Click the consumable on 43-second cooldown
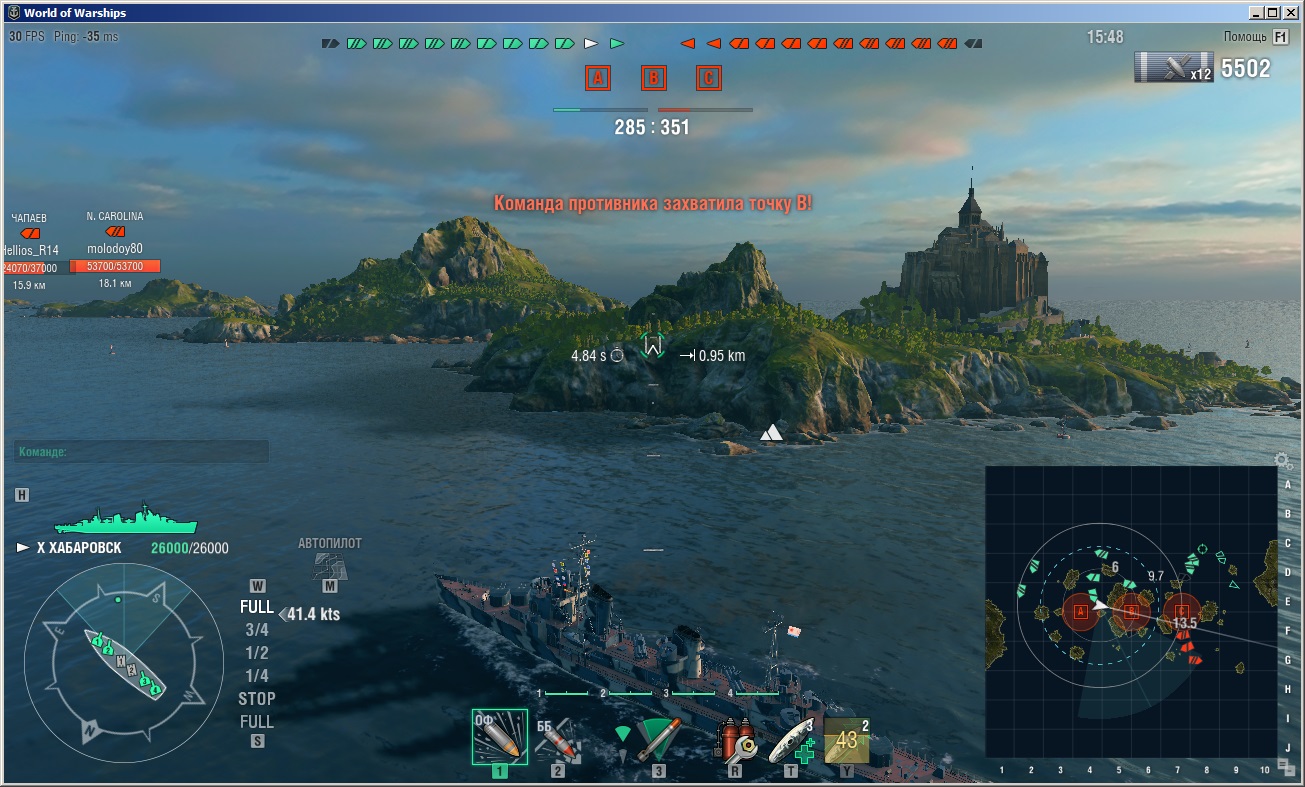 [x=846, y=740]
